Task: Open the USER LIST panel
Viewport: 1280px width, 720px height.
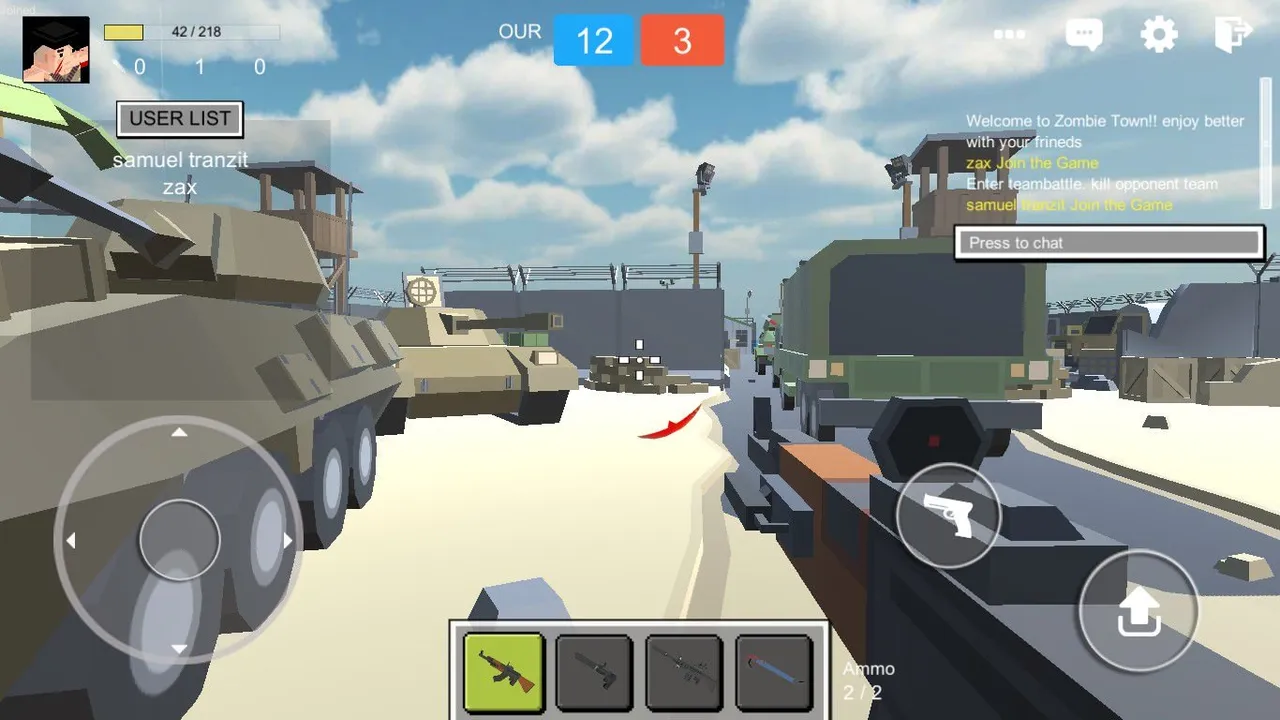Action: pos(180,119)
